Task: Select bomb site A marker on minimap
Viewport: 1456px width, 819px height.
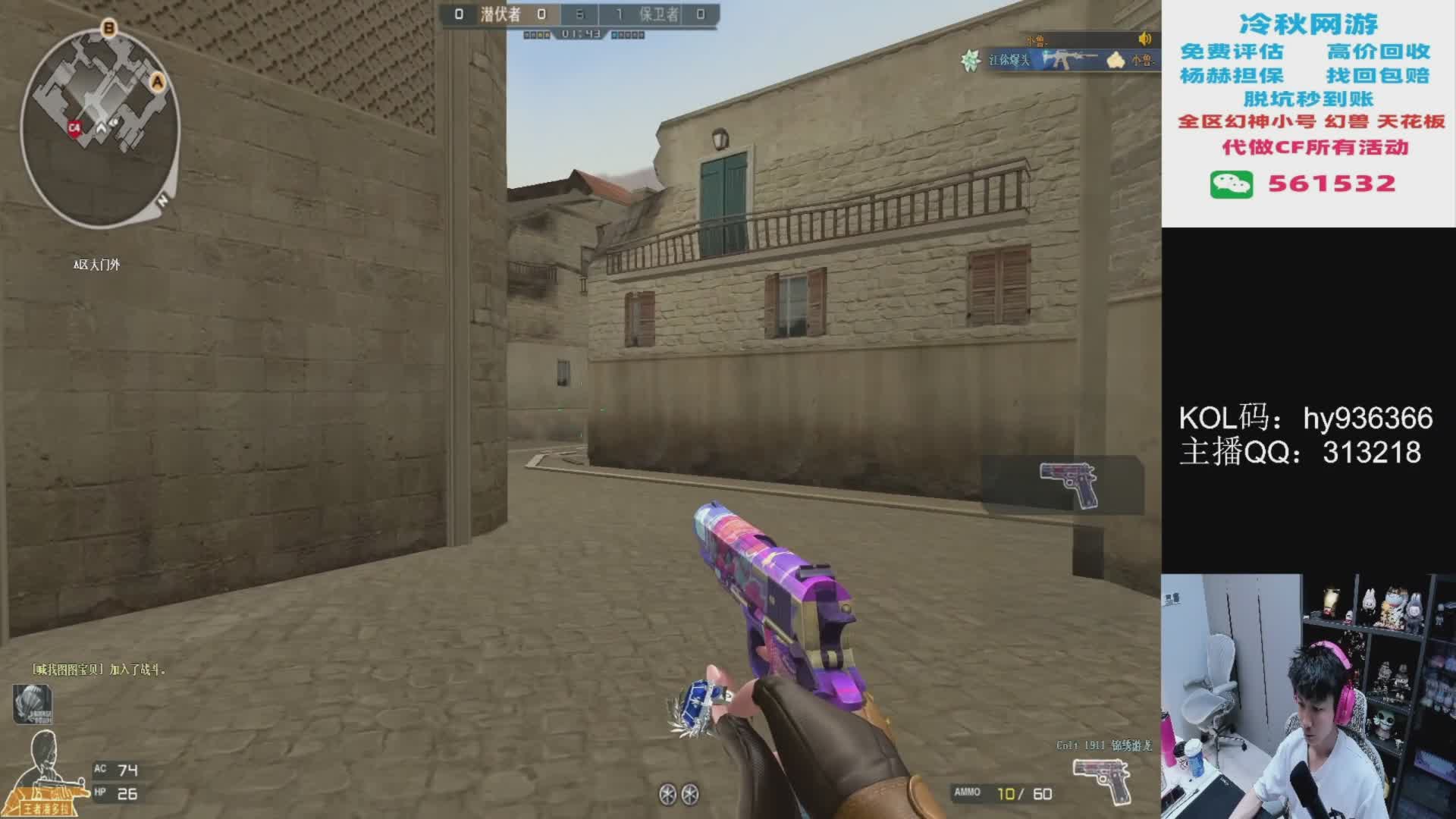Action: coord(158,82)
